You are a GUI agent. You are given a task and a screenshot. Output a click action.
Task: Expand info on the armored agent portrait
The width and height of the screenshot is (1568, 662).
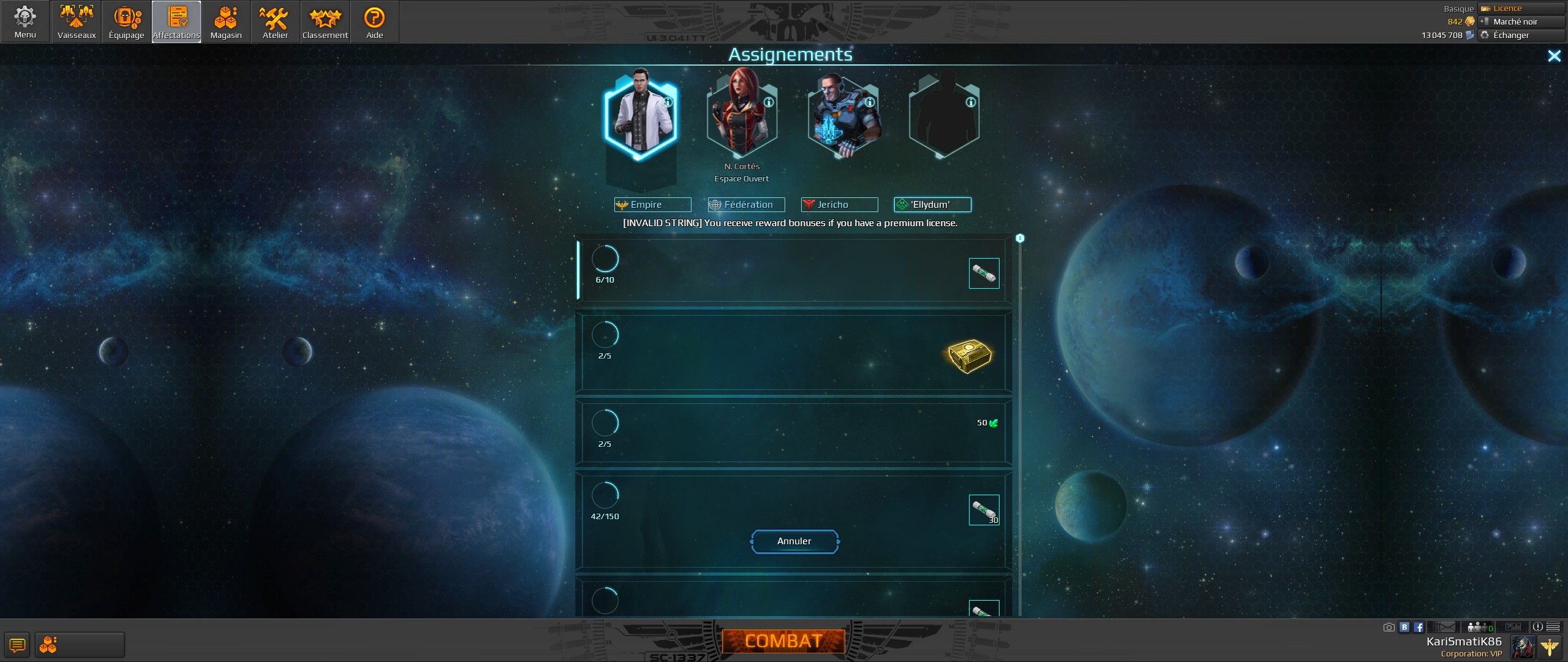(x=870, y=102)
